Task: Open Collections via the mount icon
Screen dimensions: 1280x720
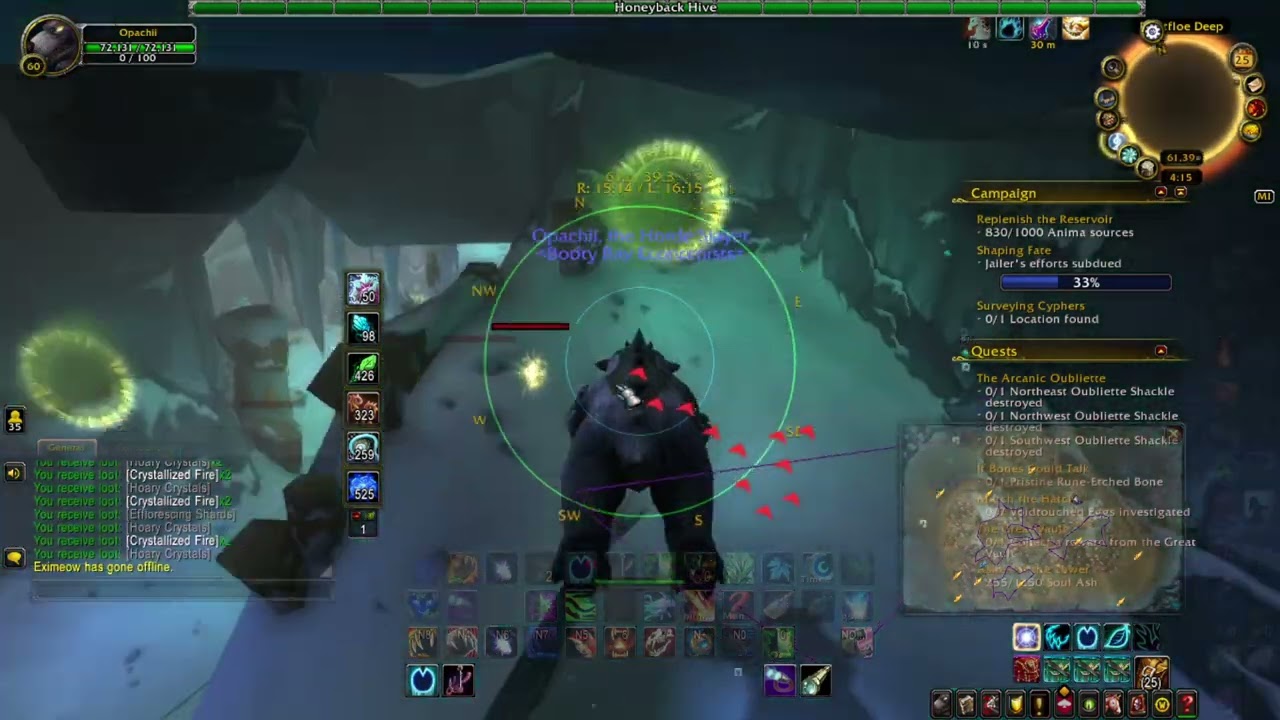Action: coord(1114,703)
